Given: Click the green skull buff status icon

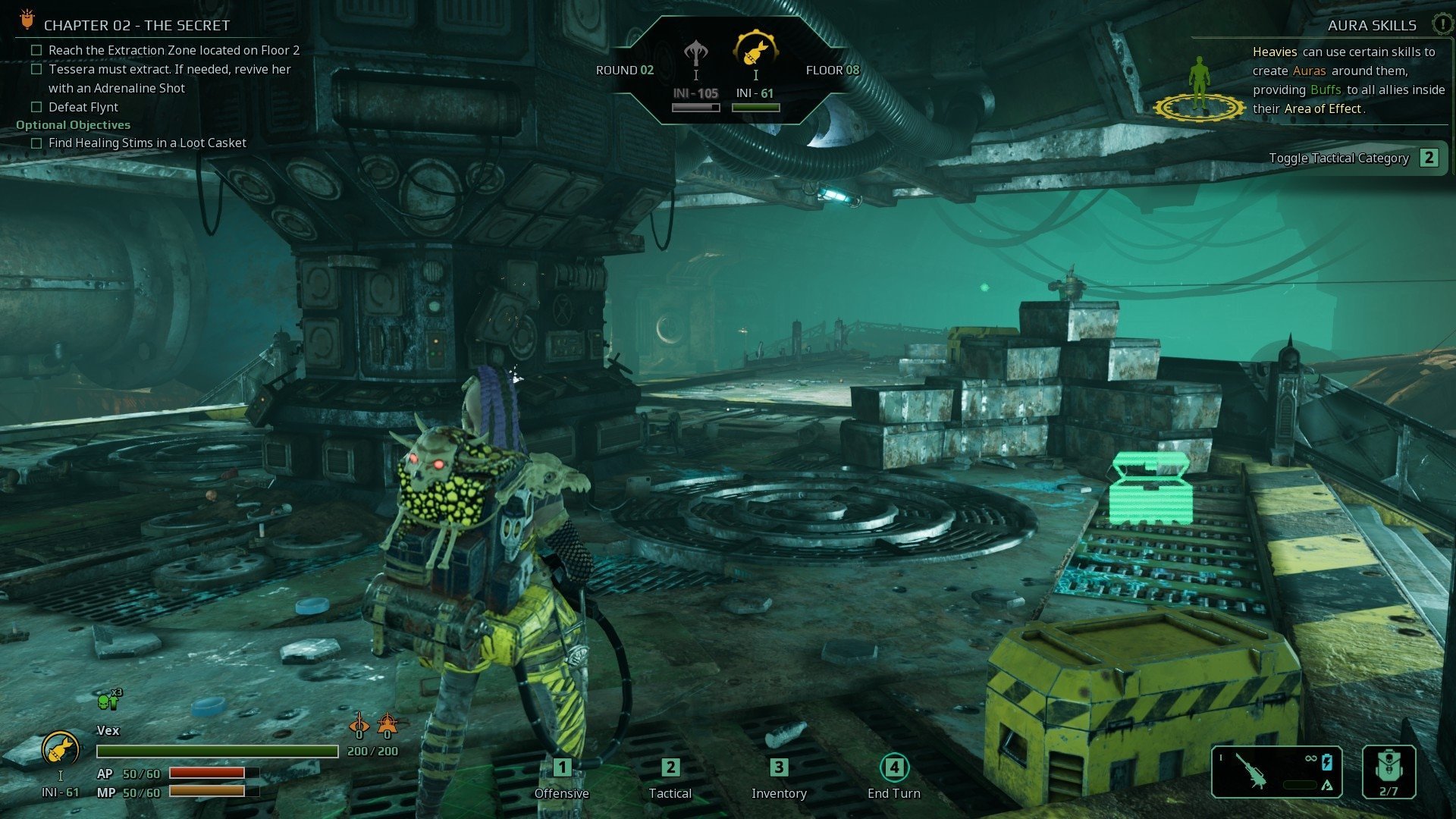Looking at the screenshot, I should 106,701.
